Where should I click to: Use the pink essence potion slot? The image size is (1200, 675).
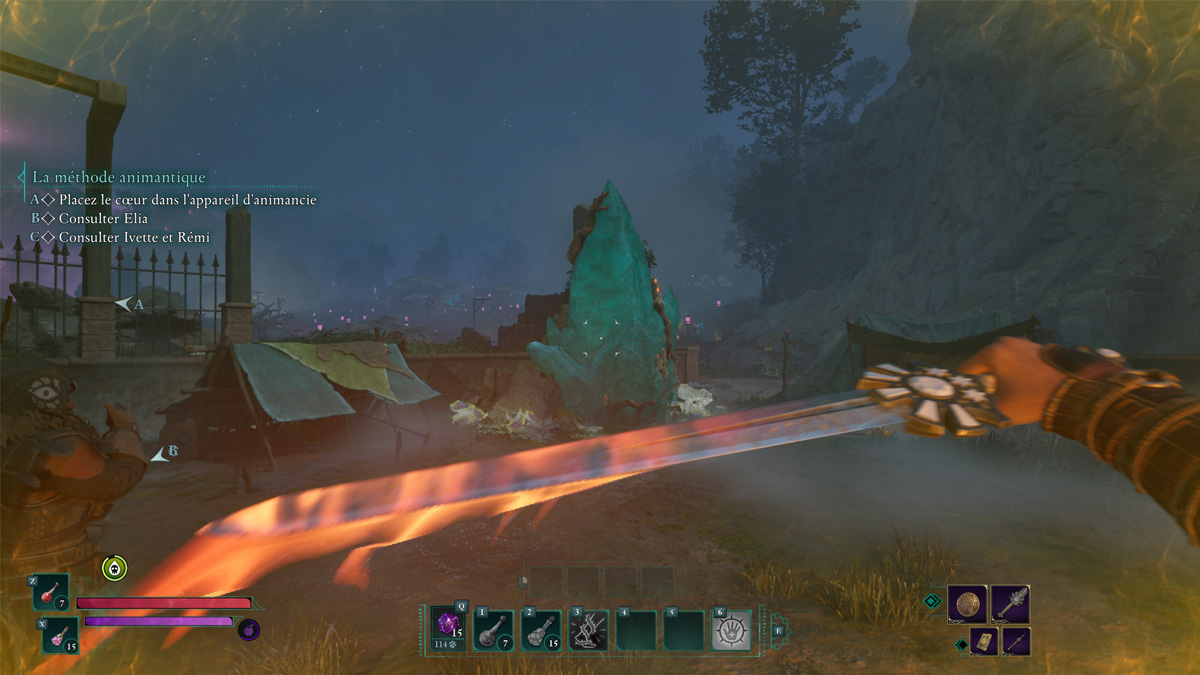pos(60,634)
